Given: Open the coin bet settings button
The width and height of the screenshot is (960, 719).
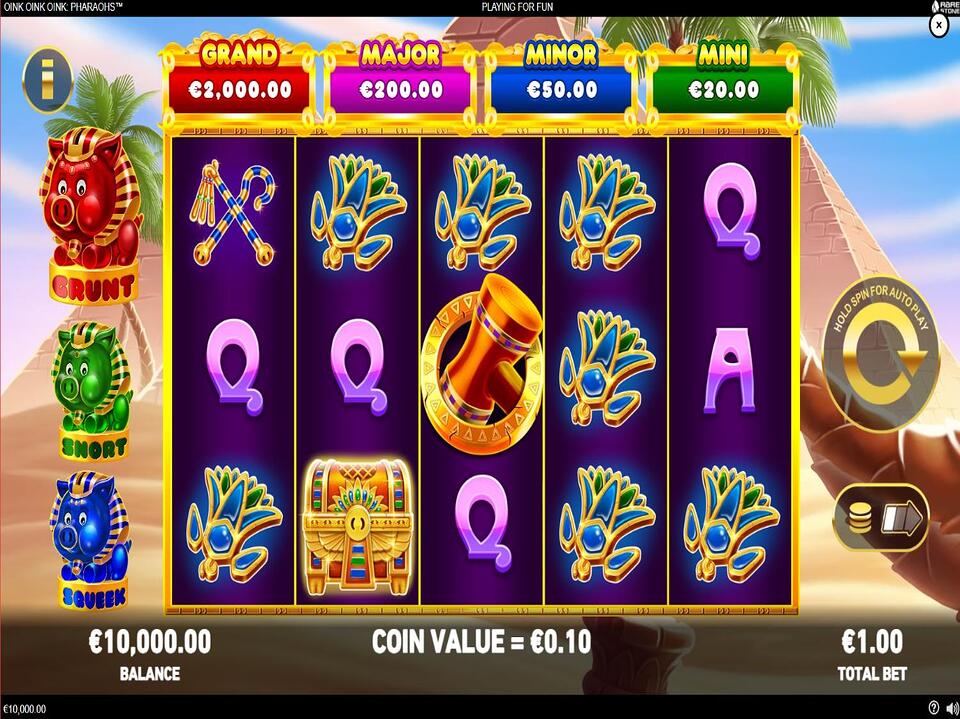Looking at the screenshot, I should click(x=881, y=517).
